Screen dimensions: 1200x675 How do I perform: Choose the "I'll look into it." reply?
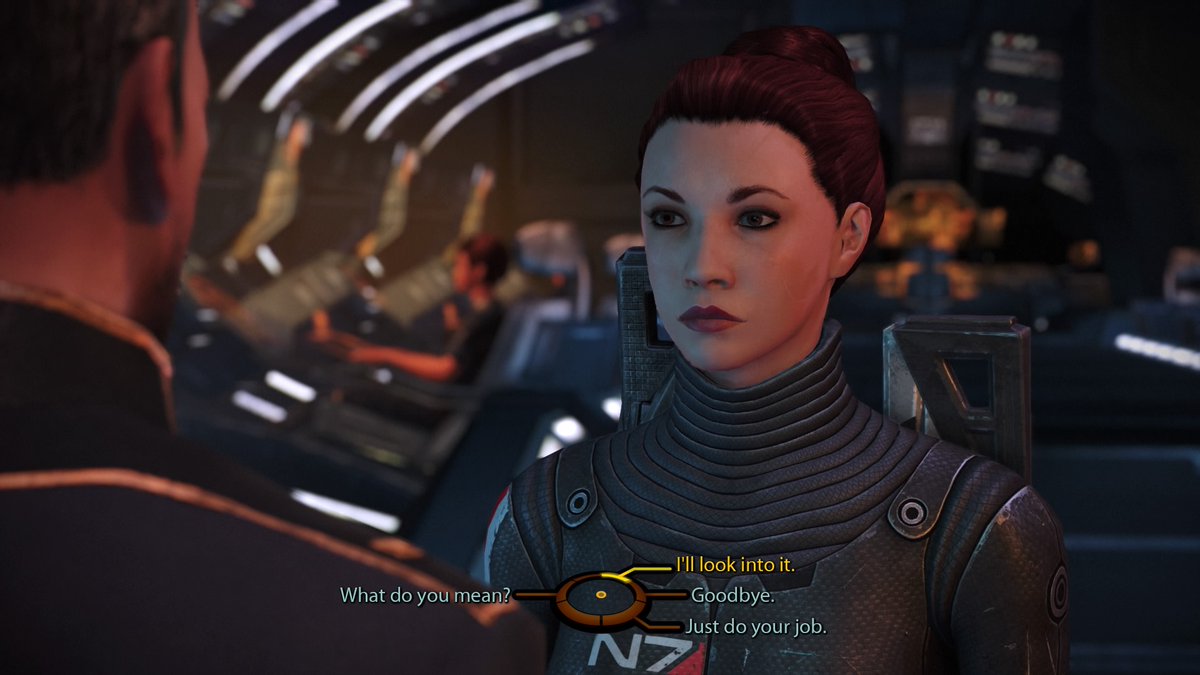click(x=735, y=566)
